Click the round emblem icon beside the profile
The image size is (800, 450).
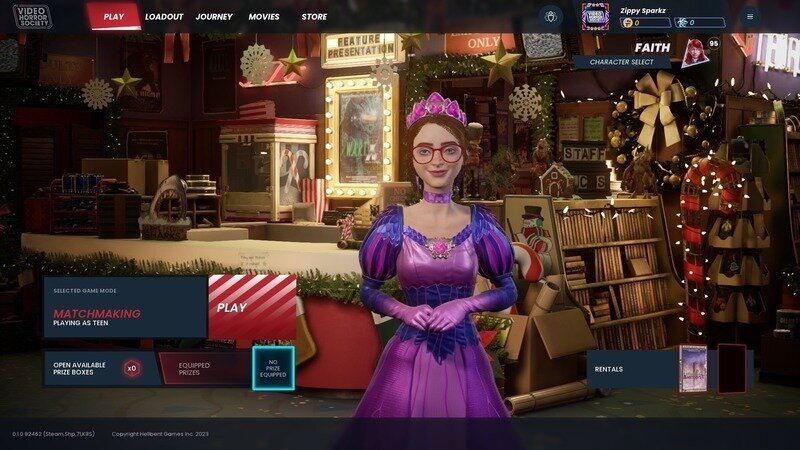coord(550,16)
